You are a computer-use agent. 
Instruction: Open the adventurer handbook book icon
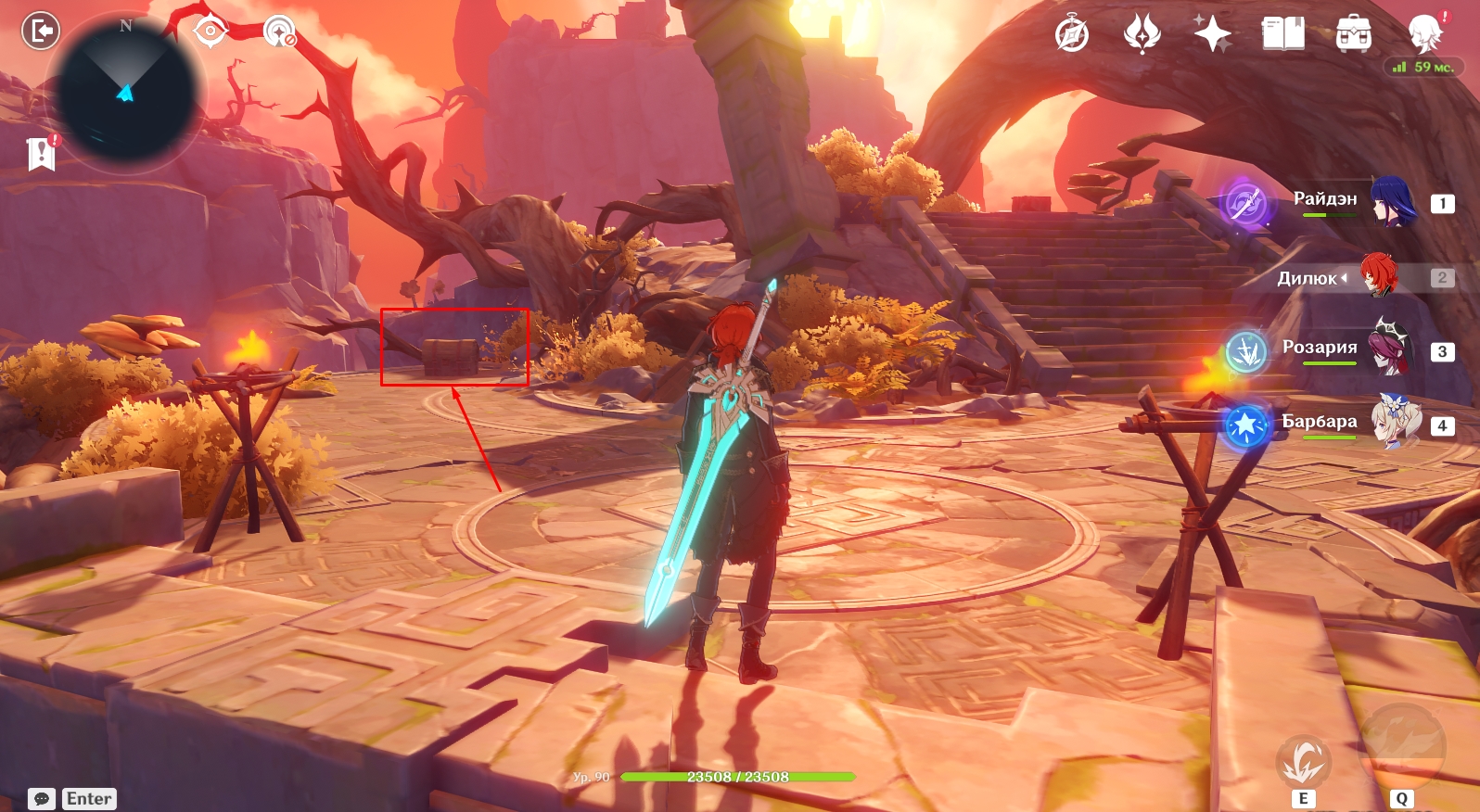[x=1282, y=34]
